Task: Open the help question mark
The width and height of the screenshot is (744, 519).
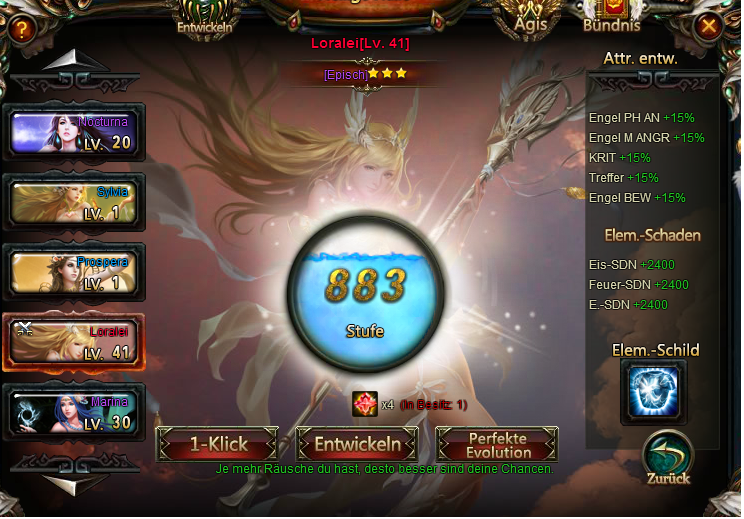Action: click(x=21, y=29)
